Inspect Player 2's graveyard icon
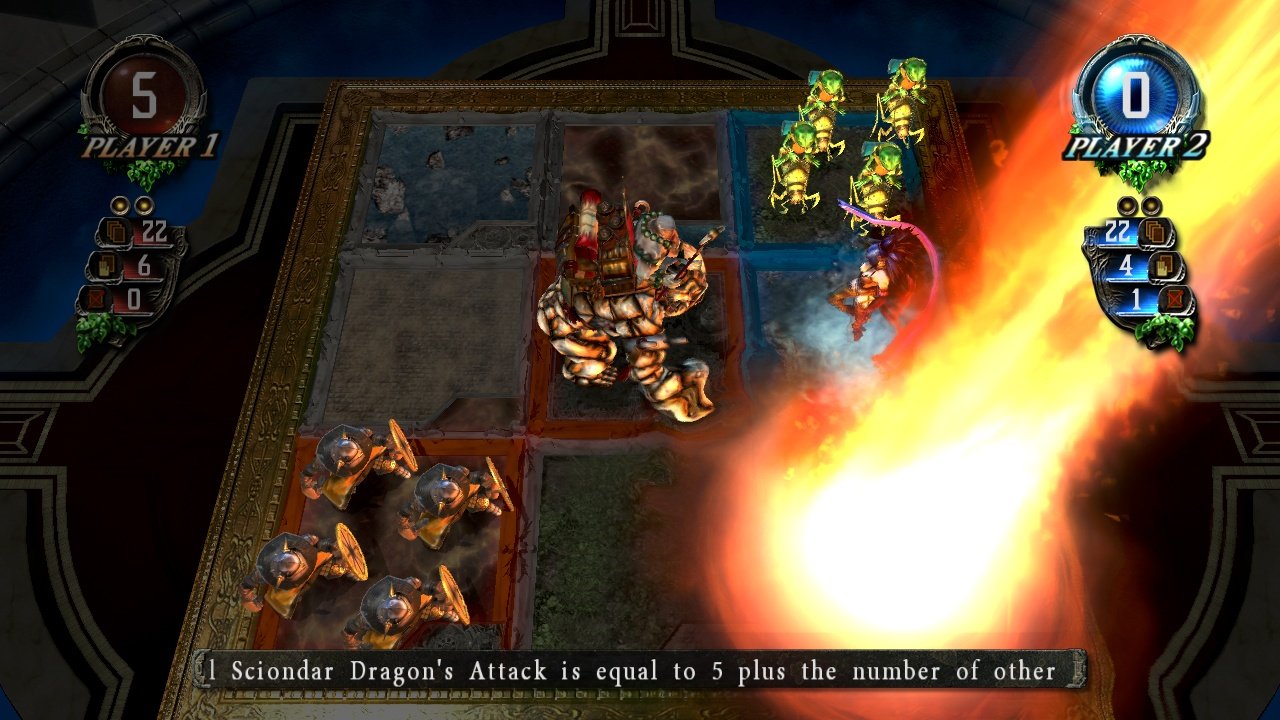The height and width of the screenshot is (720, 1280). tap(1175, 299)
